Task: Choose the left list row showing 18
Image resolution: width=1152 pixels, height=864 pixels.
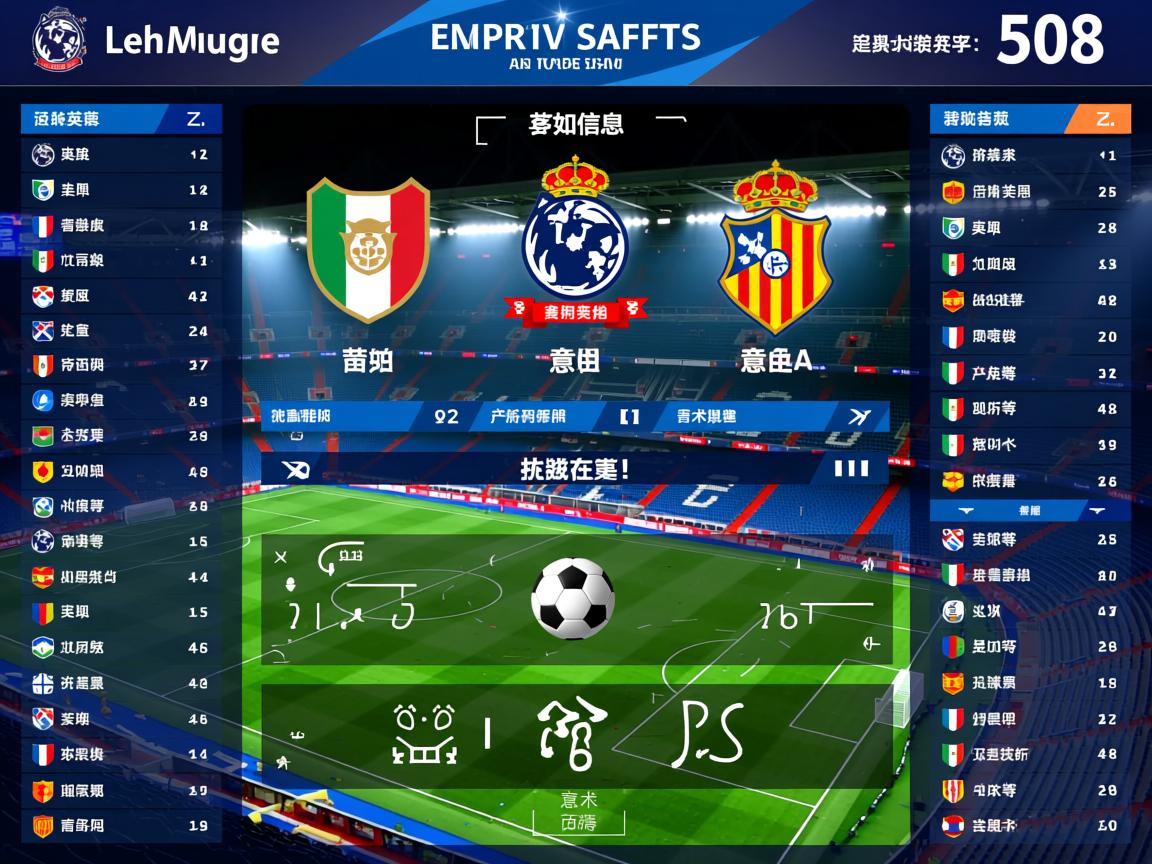Action: pyautogui.click(x=120, y=226)
